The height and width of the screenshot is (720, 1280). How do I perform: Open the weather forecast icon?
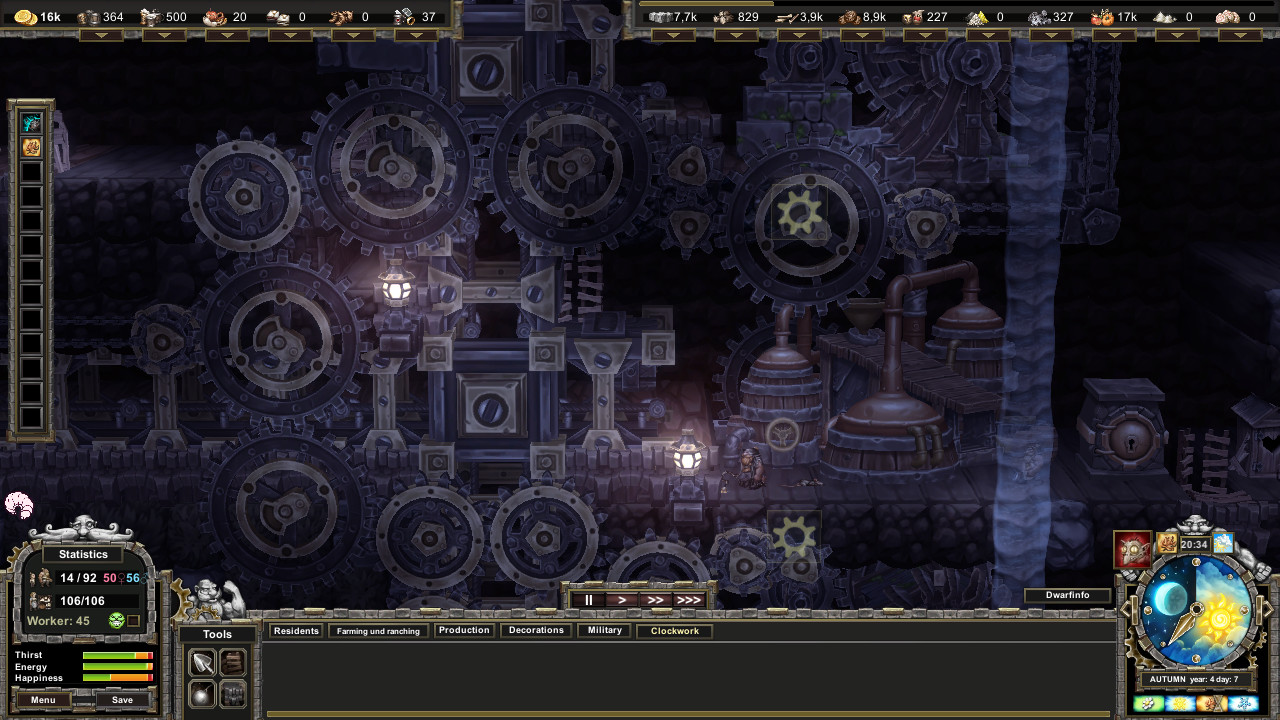(x=1222, y=543)
